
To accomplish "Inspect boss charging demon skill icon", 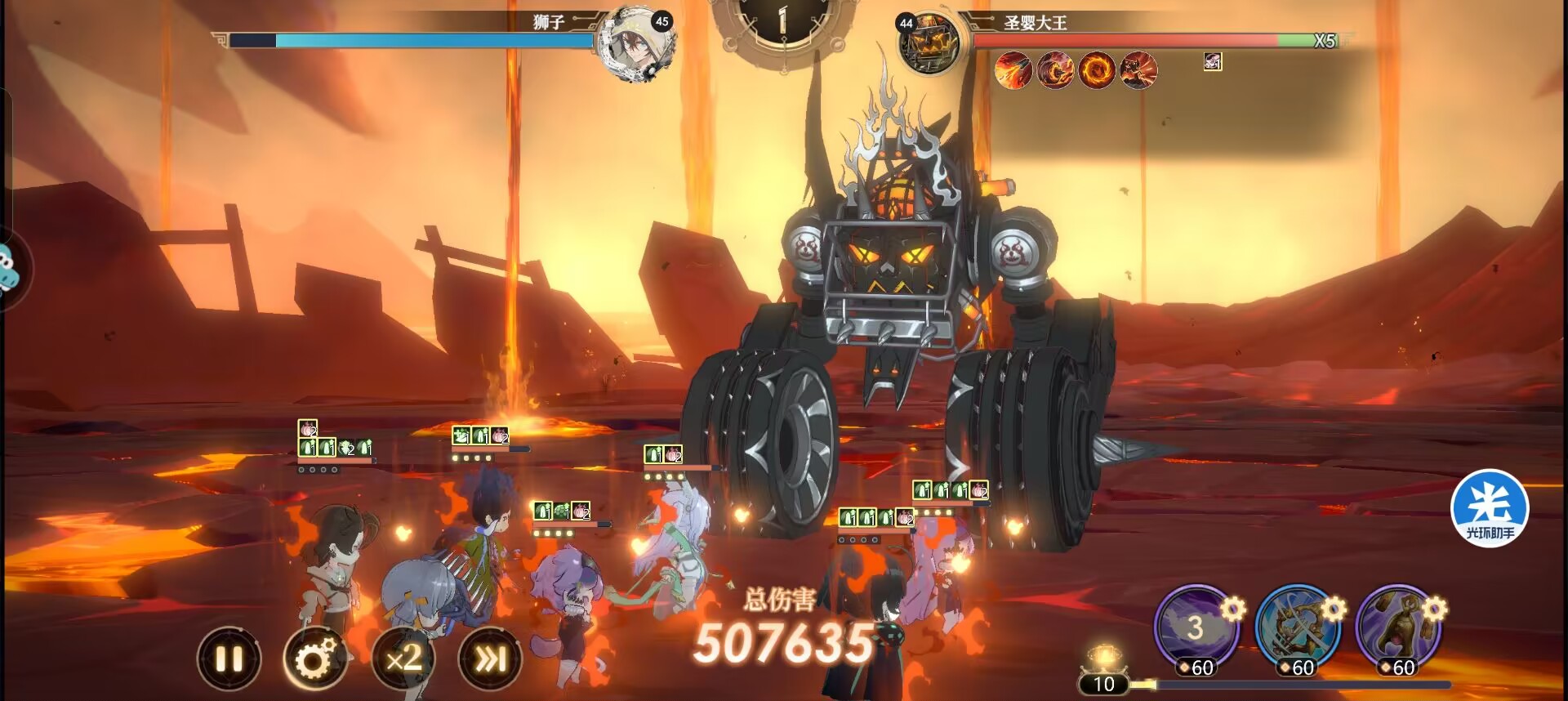I will click(x=1138, y=70).
